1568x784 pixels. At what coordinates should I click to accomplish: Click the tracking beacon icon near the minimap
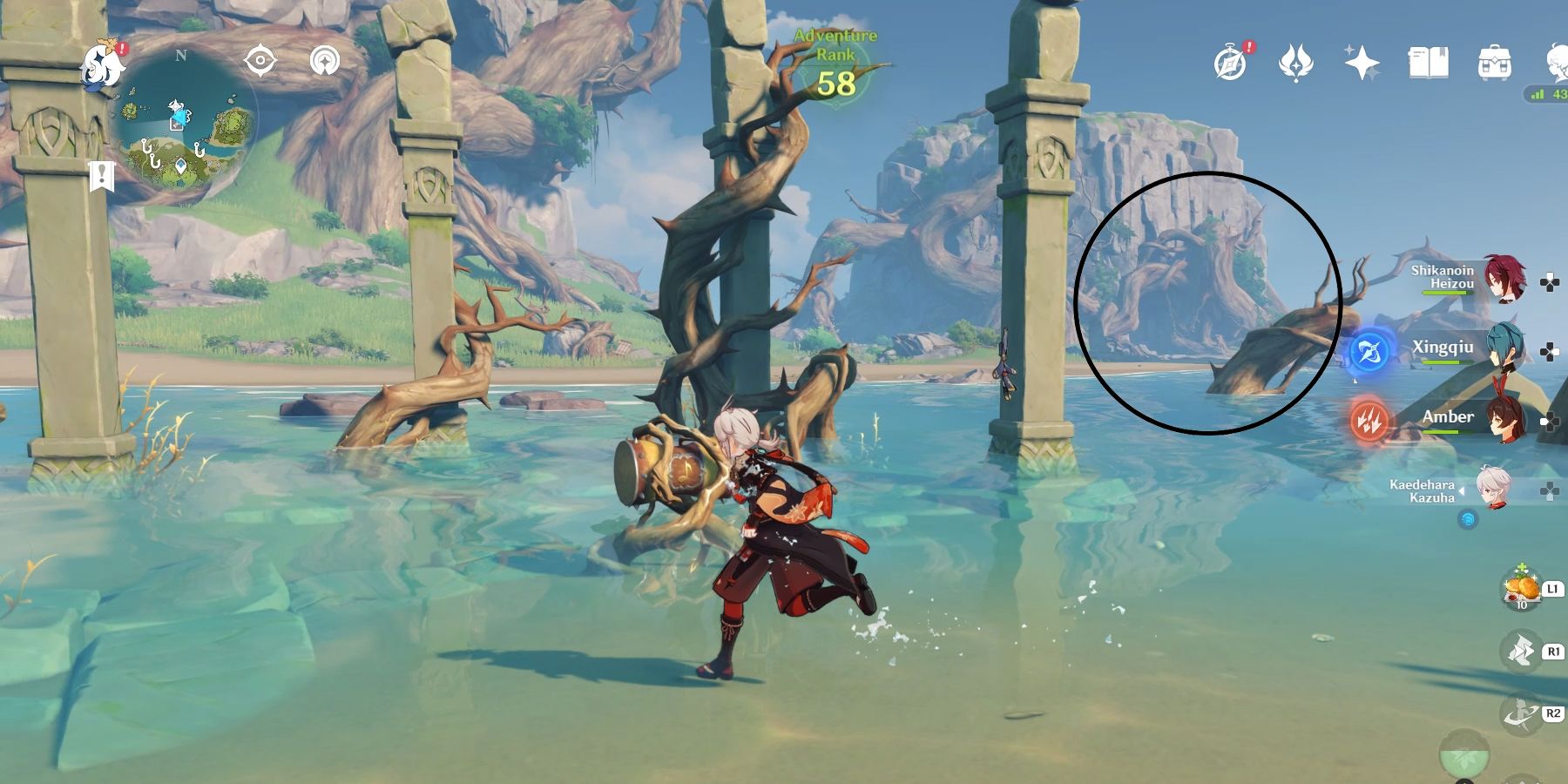pos(323,59)
